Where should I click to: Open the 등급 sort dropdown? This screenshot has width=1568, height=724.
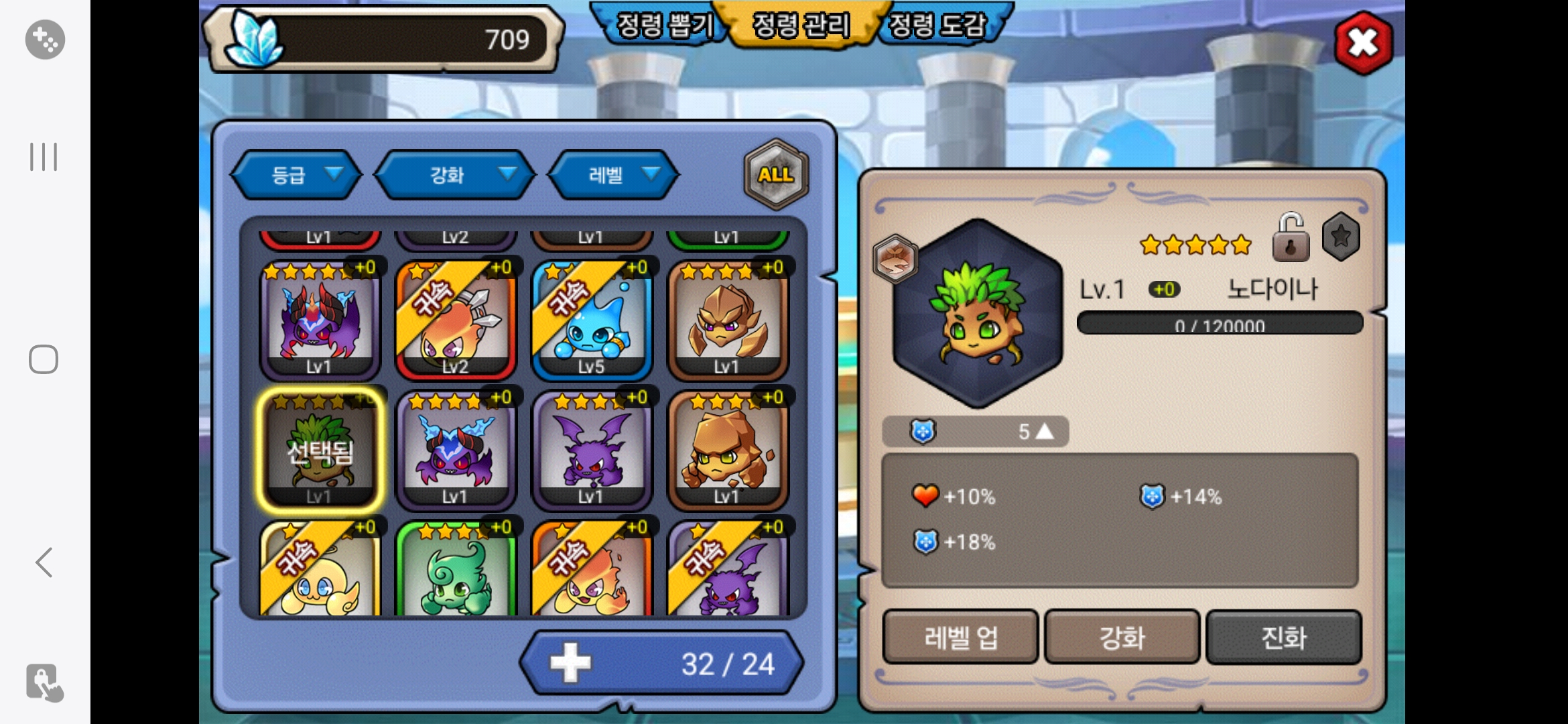coord(296,175)
